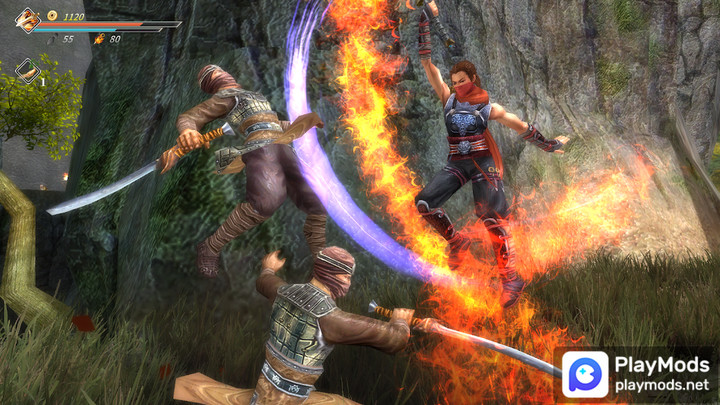This screenshot has width=720, height=405.
Task: Select the character portrait icon
Action: pyautogui.click(x=27, y=20)
